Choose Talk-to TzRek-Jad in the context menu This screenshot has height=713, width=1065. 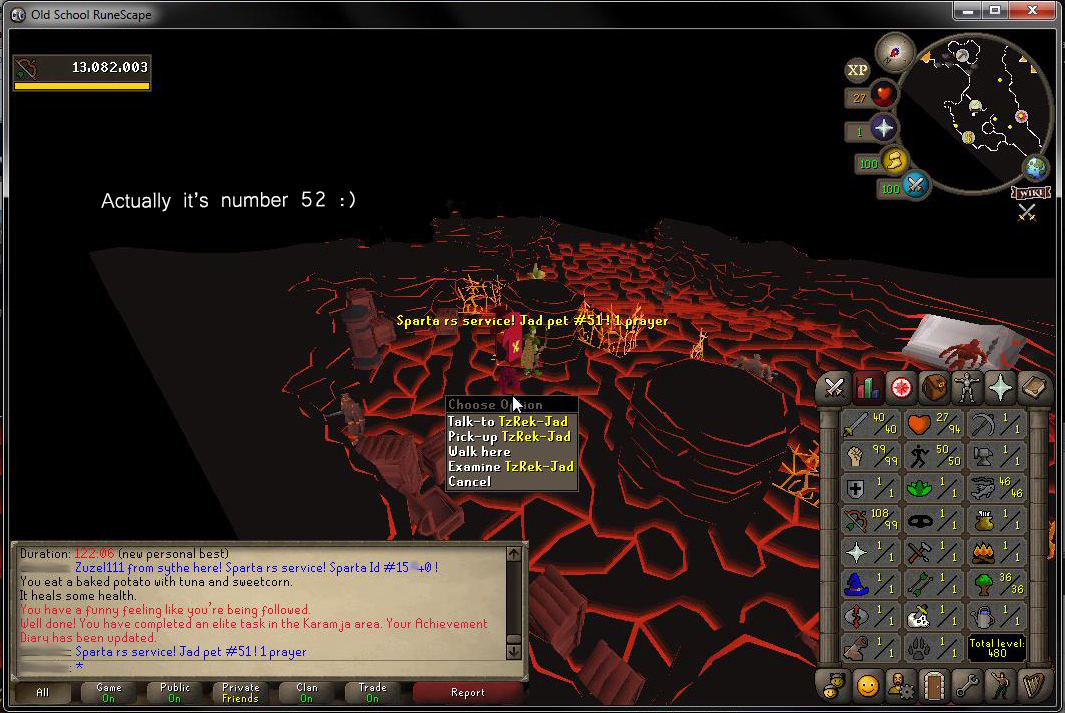[x=508, y=422]
